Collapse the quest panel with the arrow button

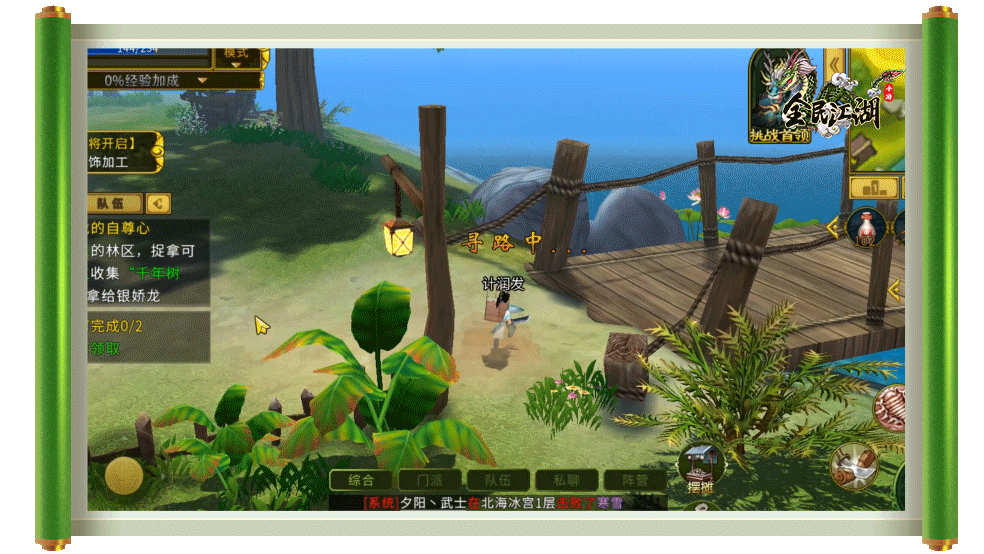click(158, 203)
